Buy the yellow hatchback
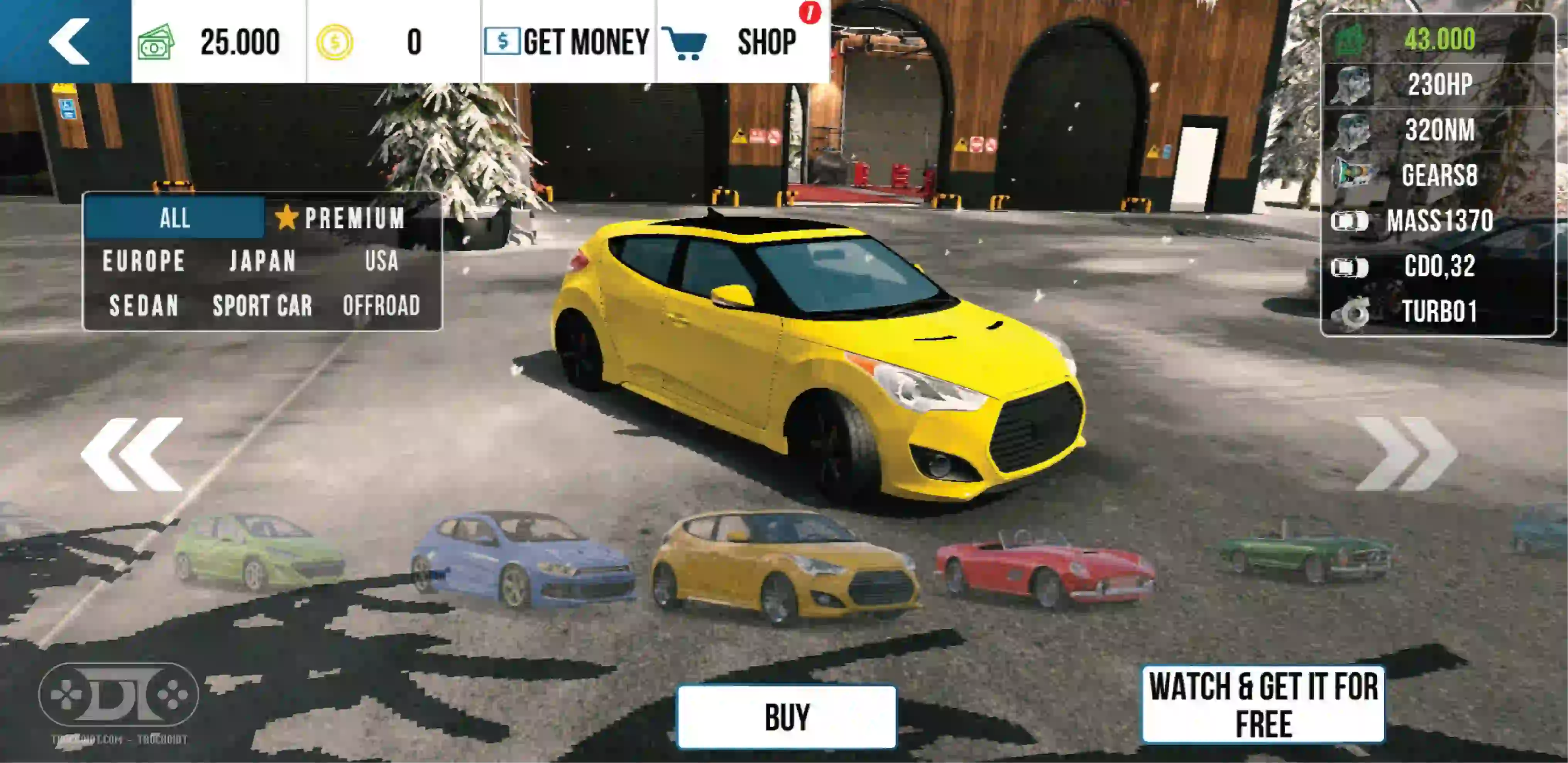This screenshot has height=763, width=1568. 787,717
